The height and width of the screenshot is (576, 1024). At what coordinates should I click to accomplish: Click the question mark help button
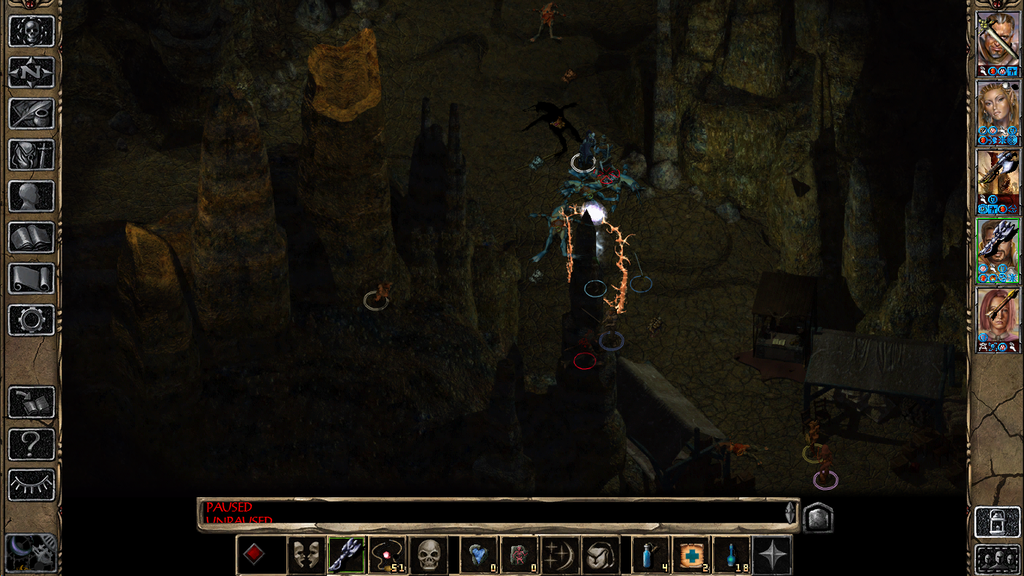pos(31,444)
